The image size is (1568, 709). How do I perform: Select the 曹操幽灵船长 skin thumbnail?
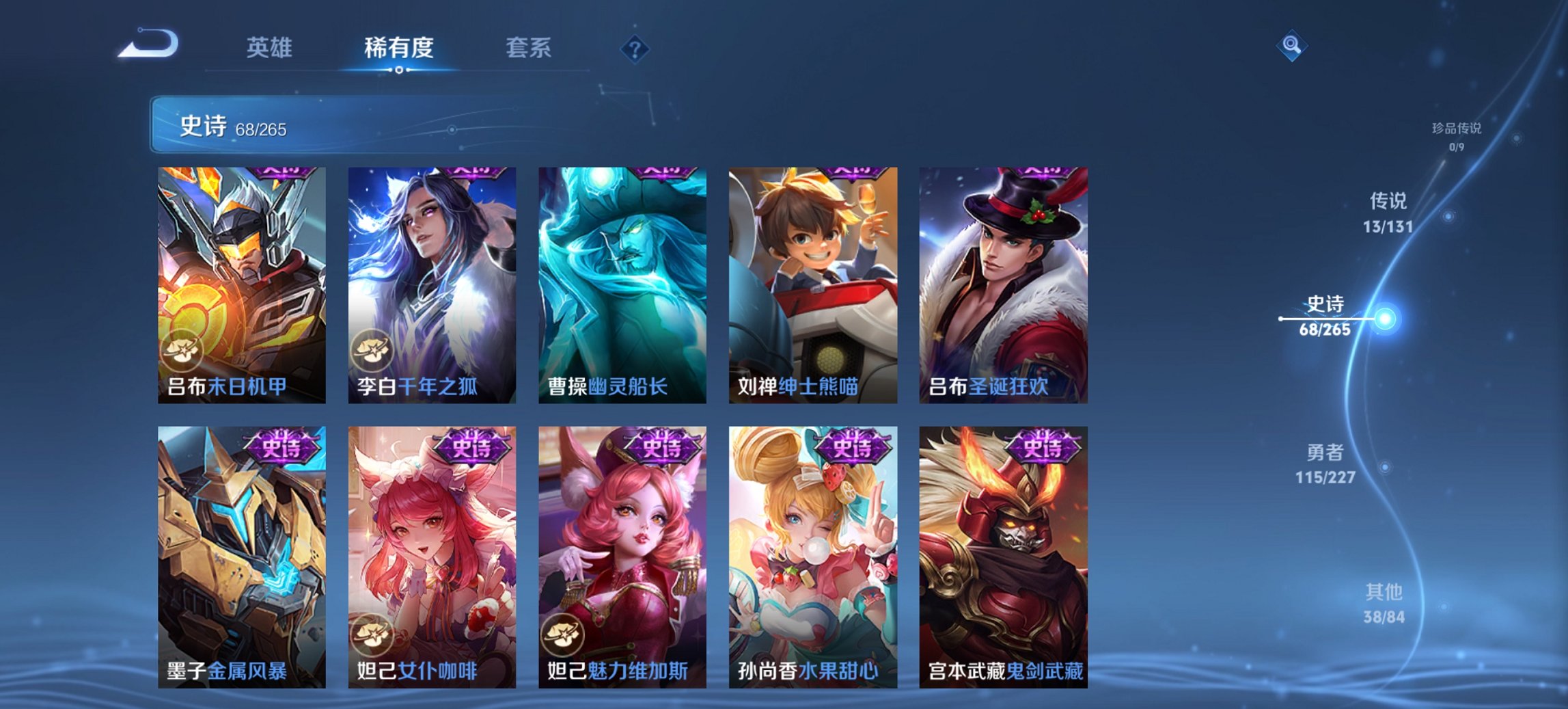(x=623, y=273)
